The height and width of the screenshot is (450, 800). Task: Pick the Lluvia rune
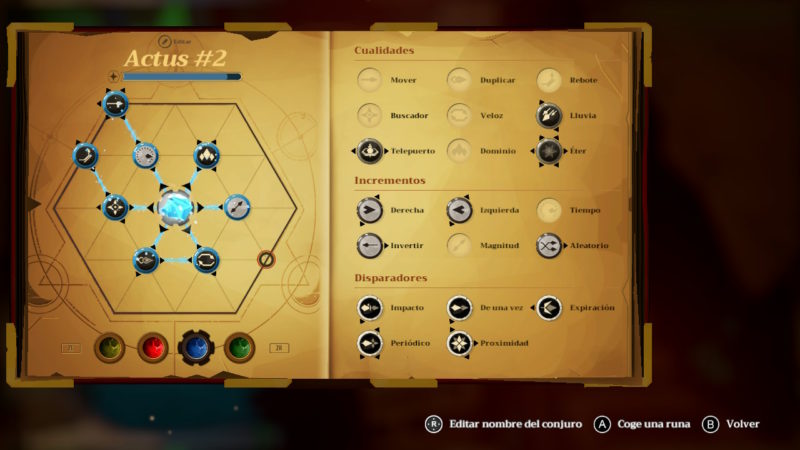click(548, 115)
